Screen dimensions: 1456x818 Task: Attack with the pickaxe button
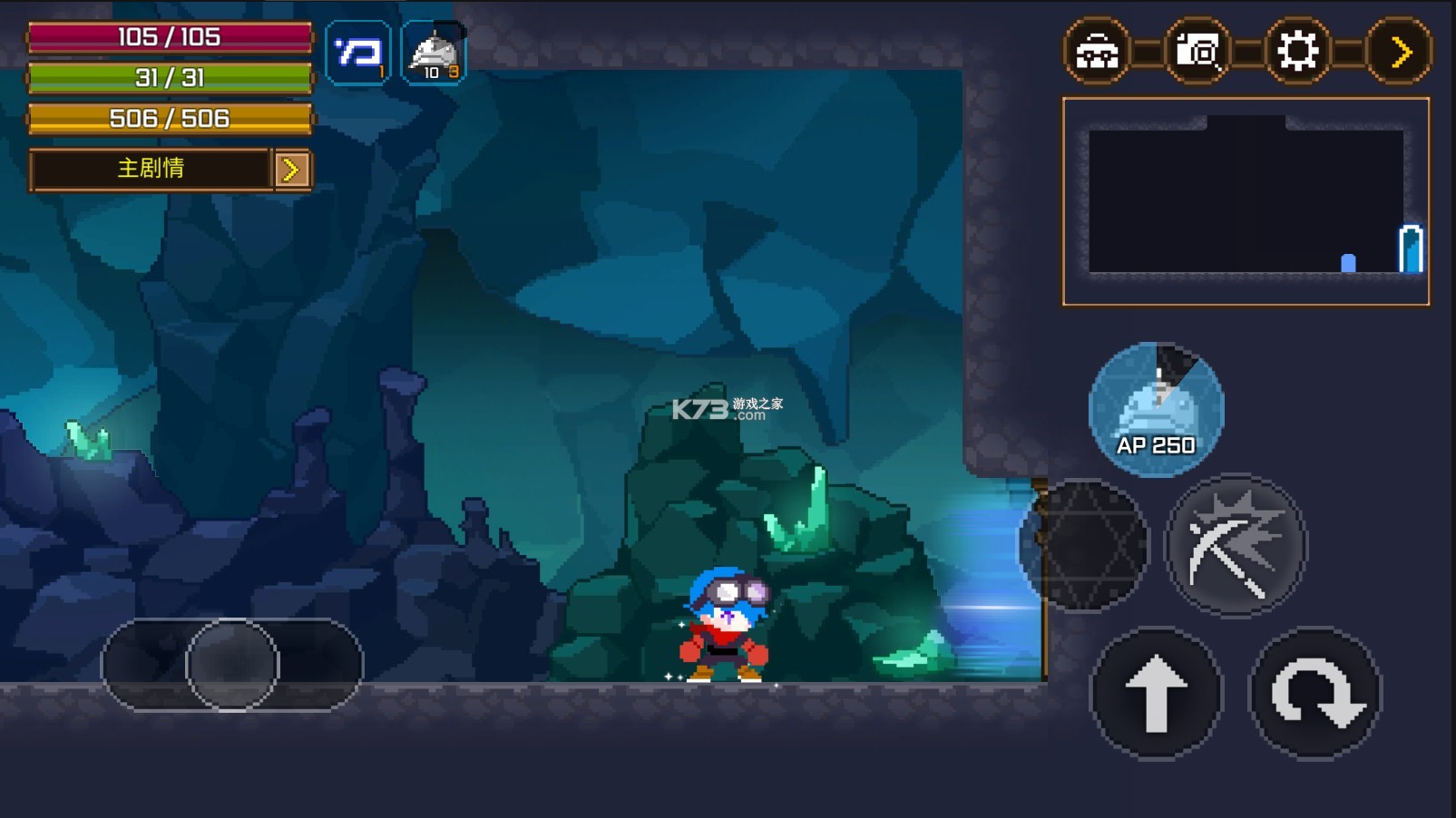click(x=1235, y=545)
